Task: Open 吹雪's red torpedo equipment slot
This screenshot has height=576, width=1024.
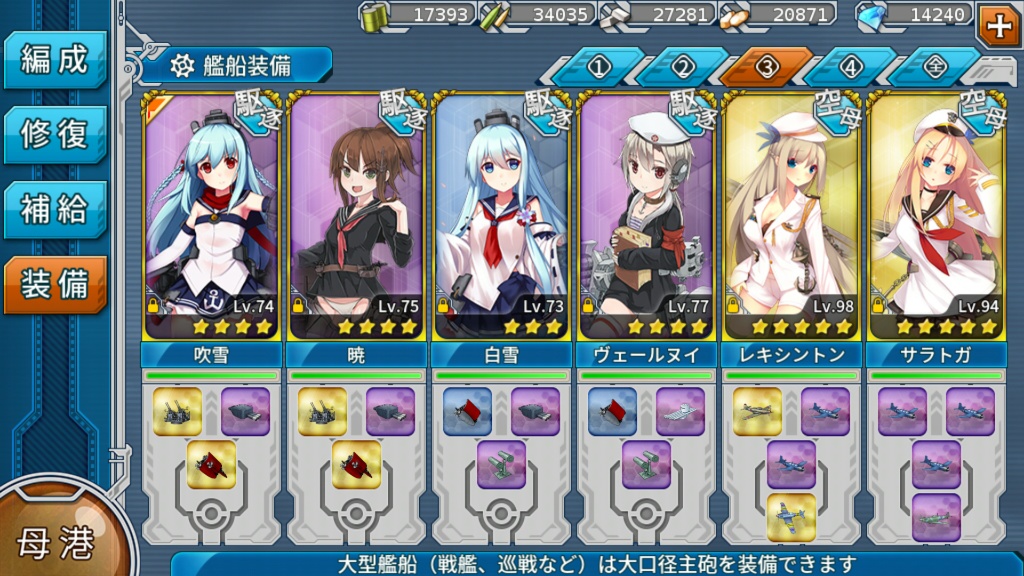Action: (211, 465)
